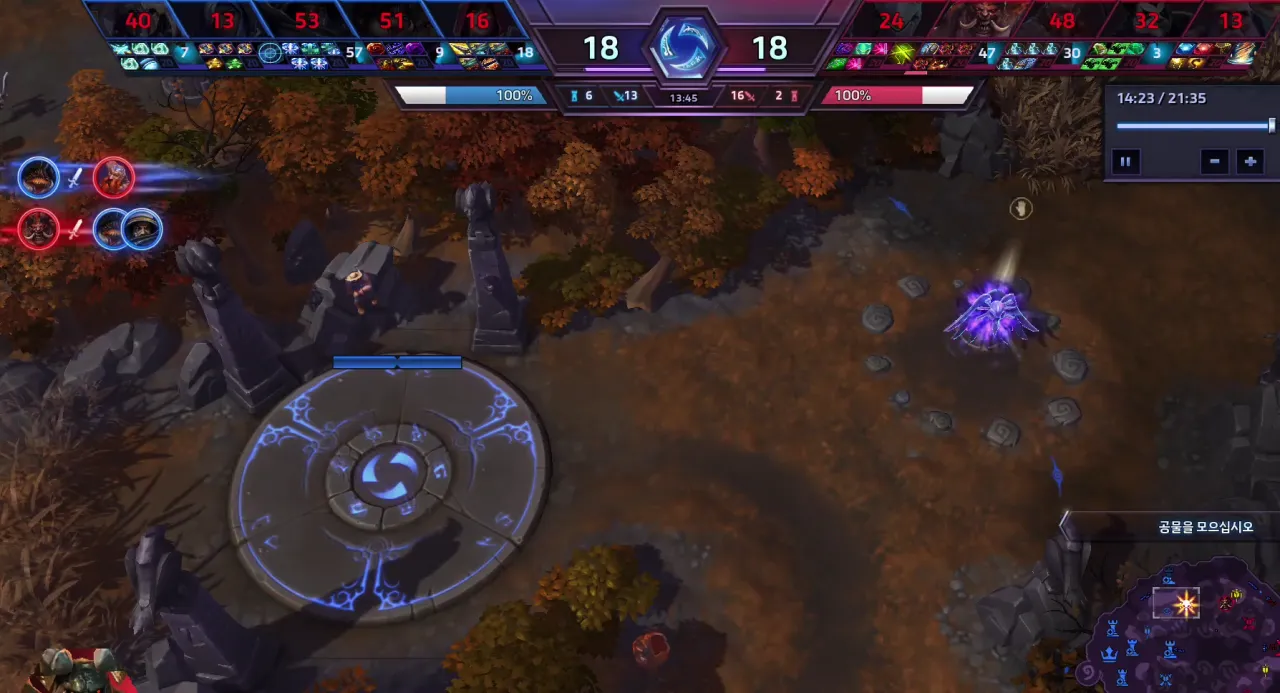The height and width of the screenshot is (693, 1280).
Task: Select the red hero with 24 second respawn
Action: [x=891, y=20]
